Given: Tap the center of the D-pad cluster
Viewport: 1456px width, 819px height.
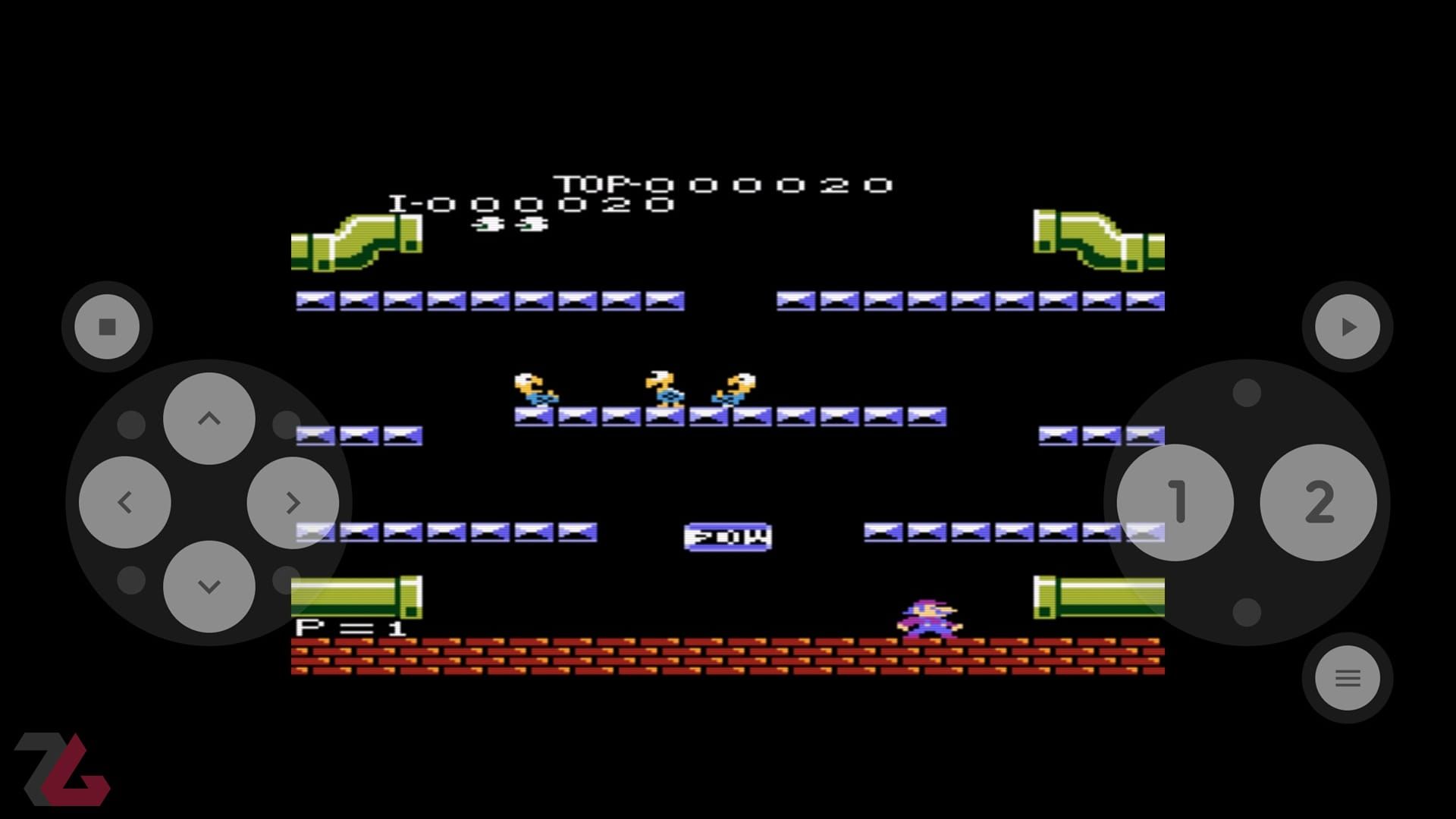Looking at the screenshot, I should click(x=207, y=500).
